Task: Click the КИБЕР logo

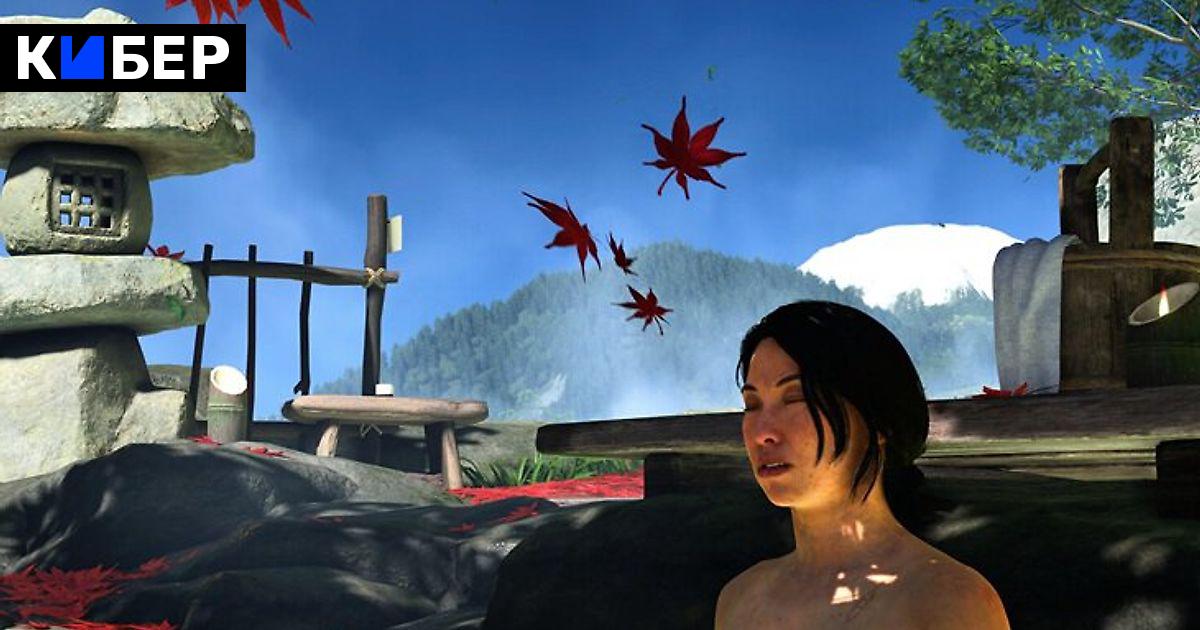Action: point(122,58)
